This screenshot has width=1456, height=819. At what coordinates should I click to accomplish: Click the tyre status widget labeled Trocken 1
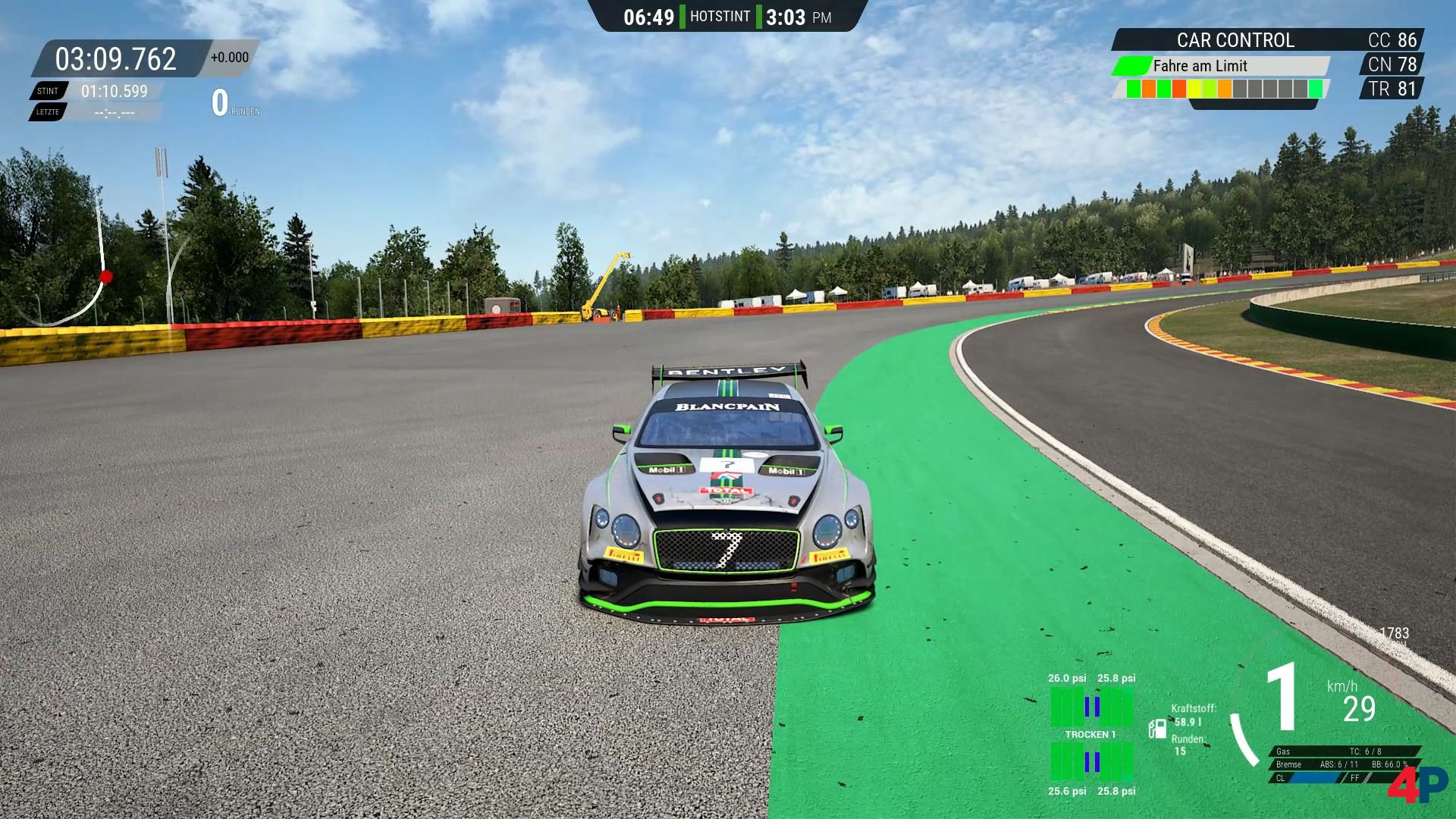1091,734
